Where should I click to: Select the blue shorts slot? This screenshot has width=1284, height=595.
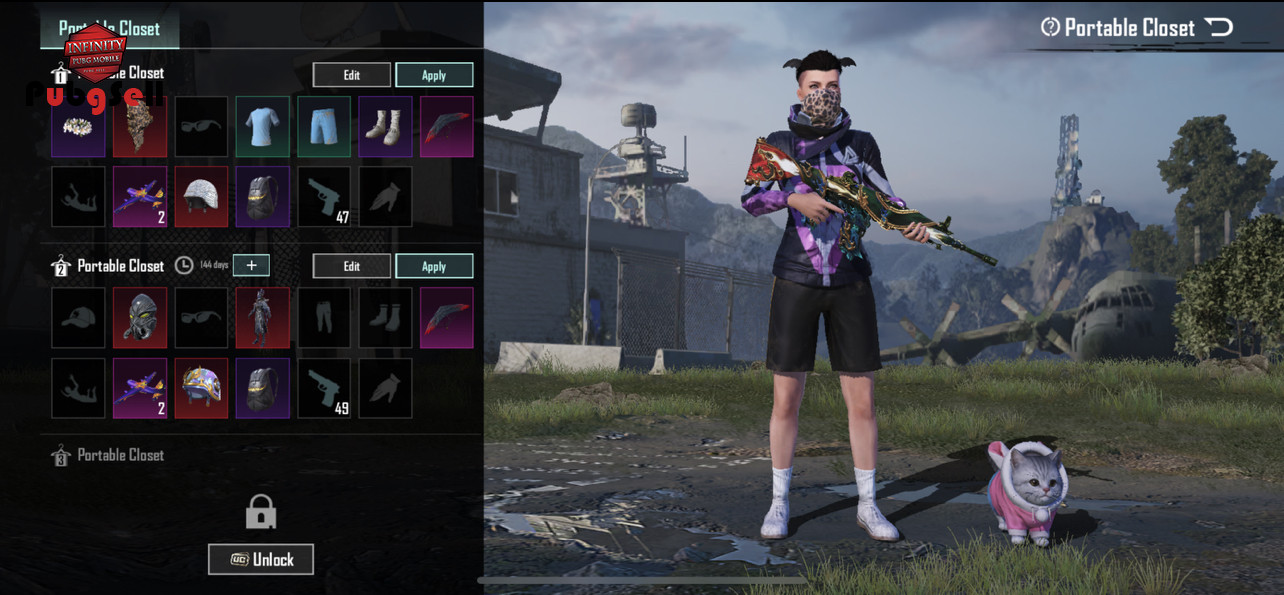324,126
